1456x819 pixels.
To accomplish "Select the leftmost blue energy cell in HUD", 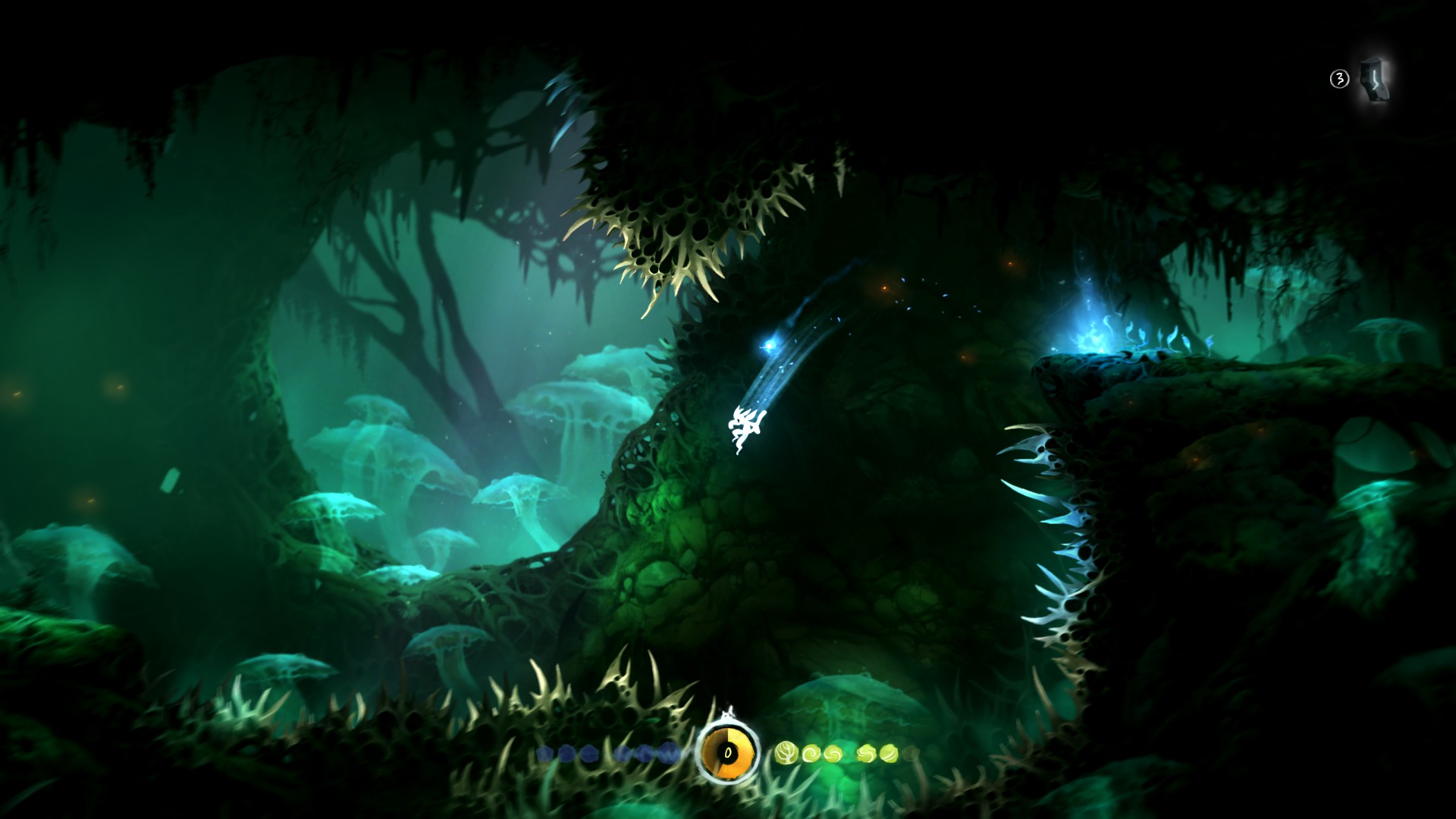I will pos(544,753).
